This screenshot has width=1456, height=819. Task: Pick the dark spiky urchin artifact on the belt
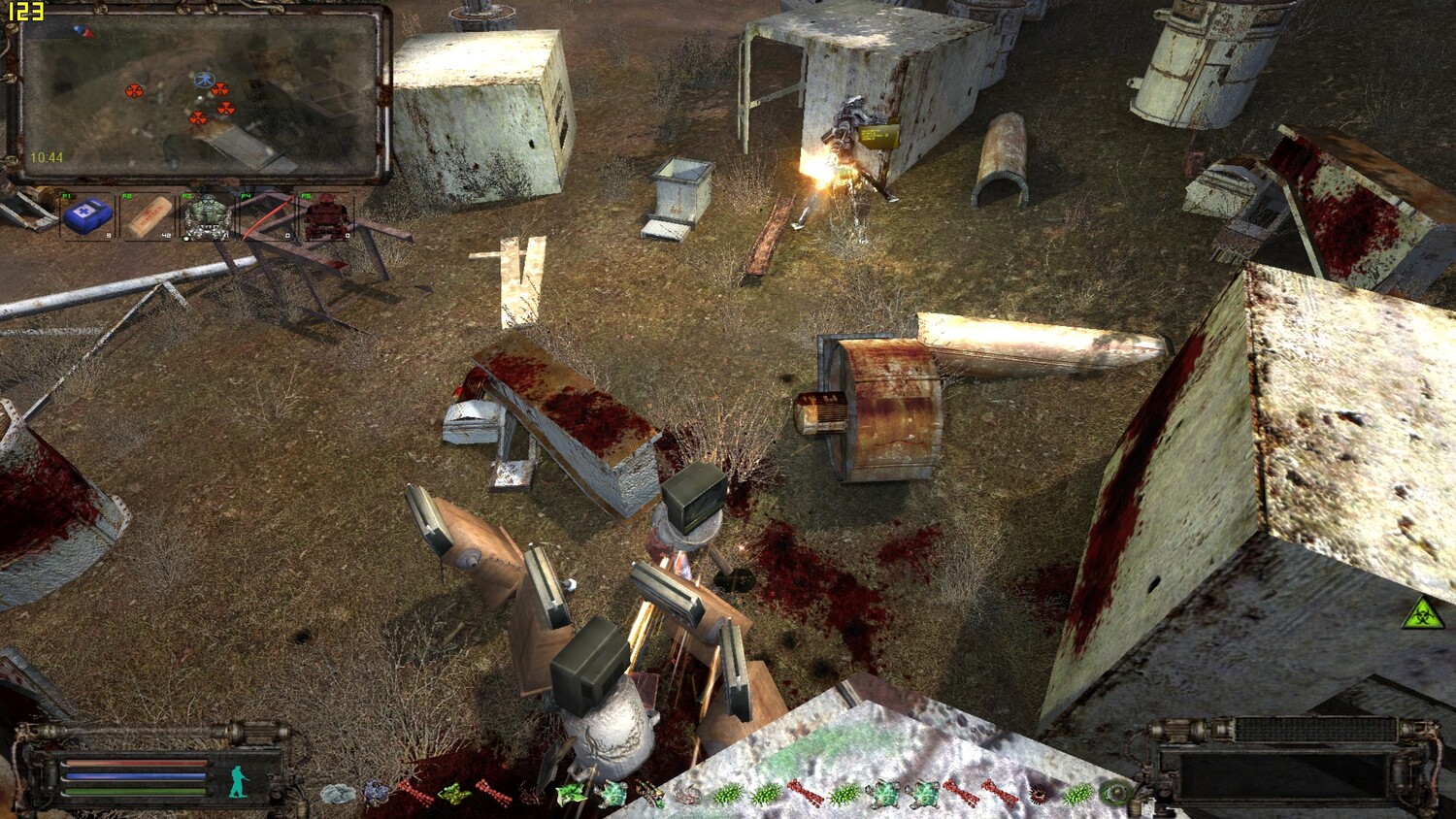click(x=1040, y=794)
